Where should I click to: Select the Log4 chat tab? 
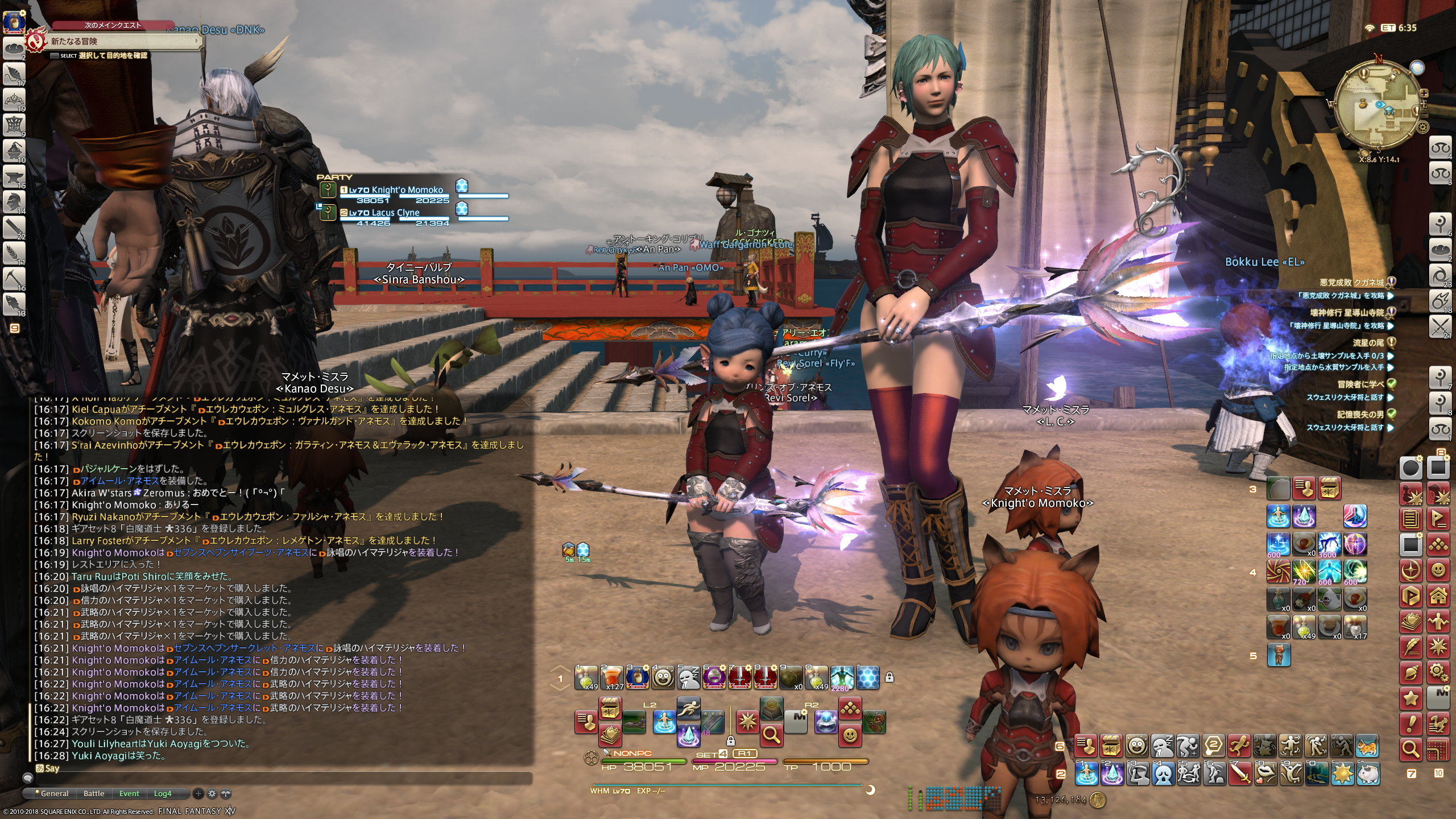[x=163, y=793]
